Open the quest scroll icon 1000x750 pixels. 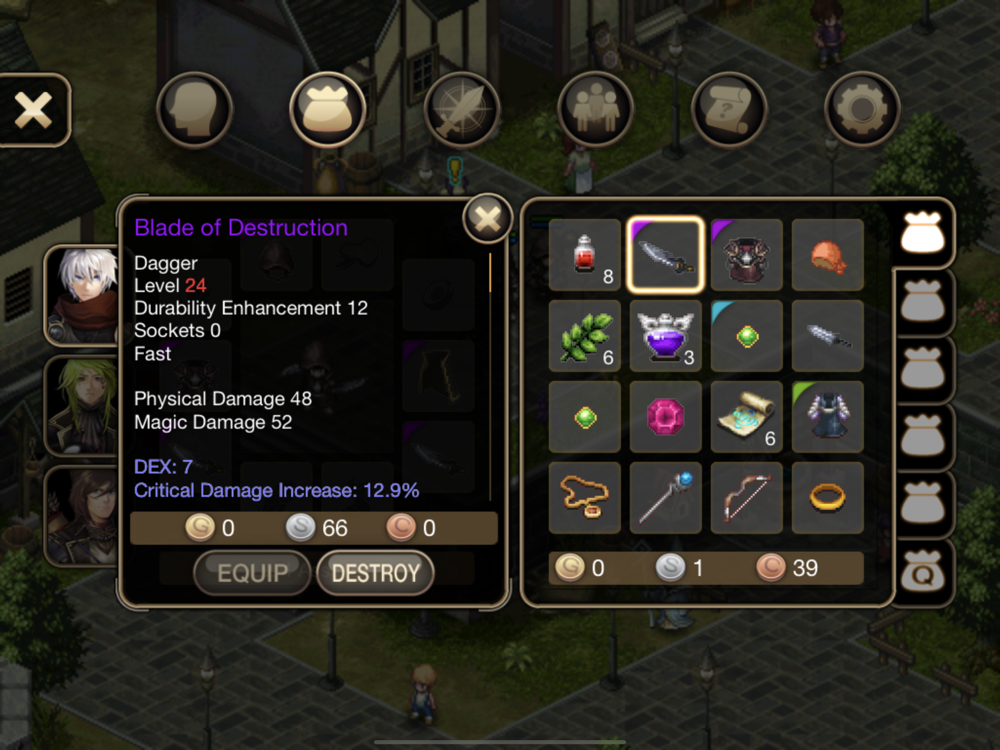729,110
